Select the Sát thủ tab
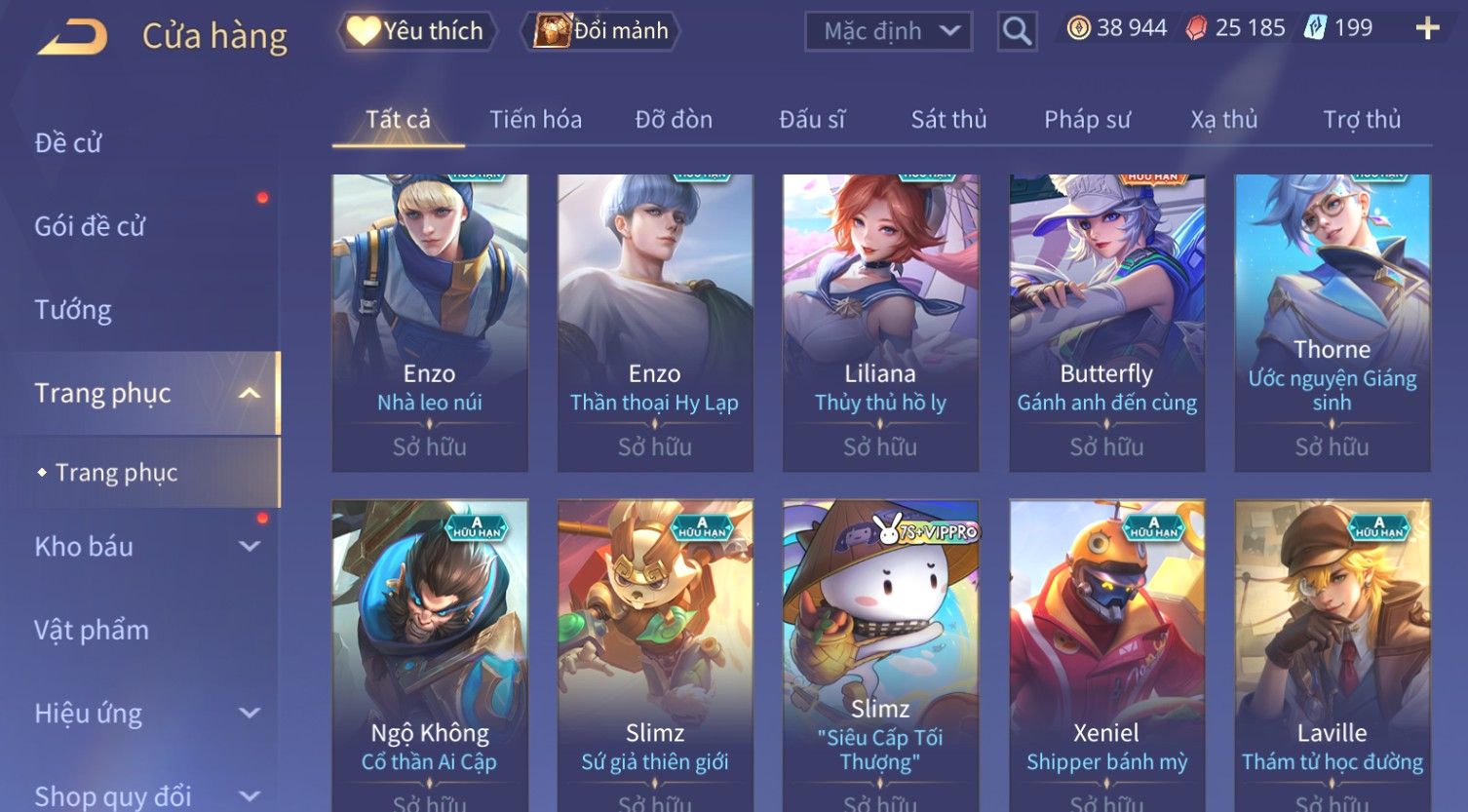The height and width of the screenshot is (812, 1468). click(948, 120)
